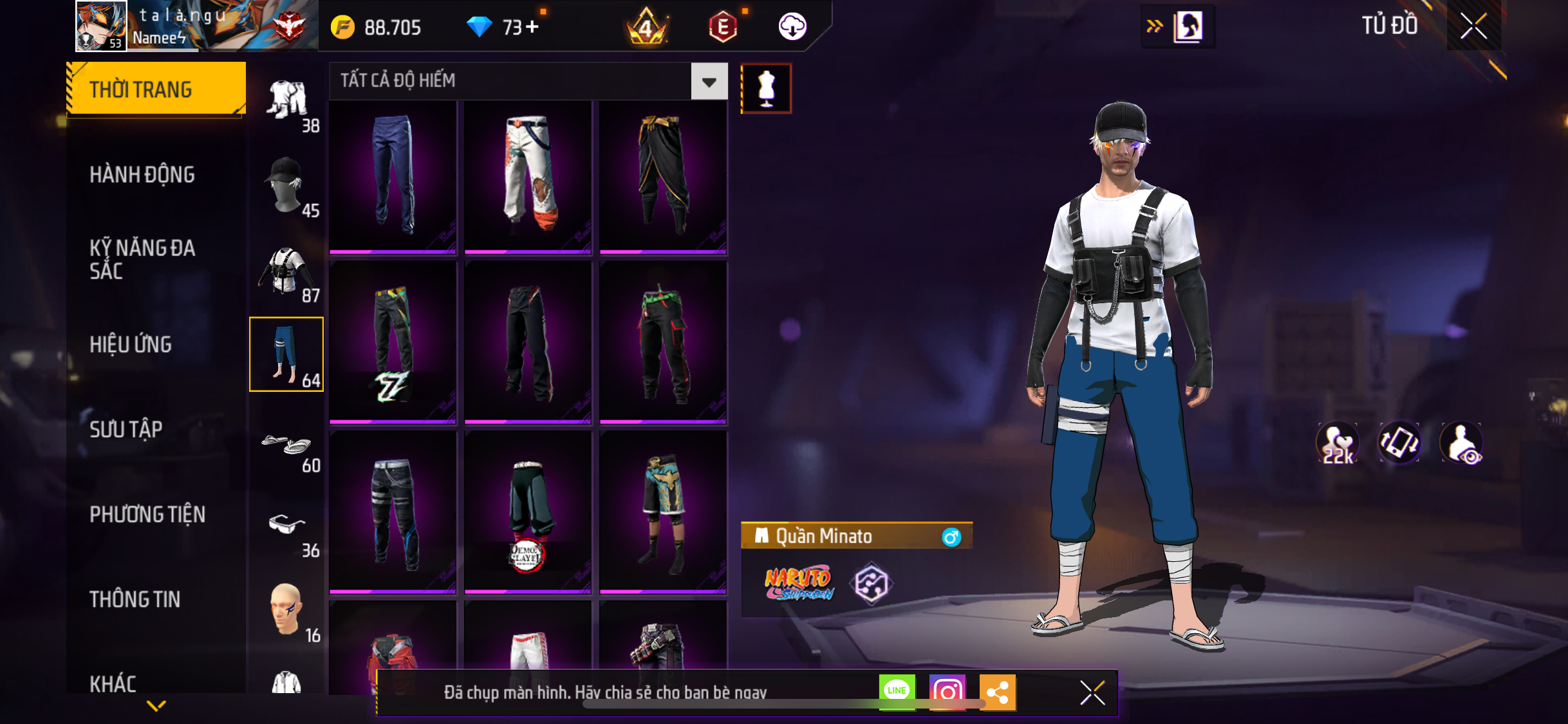Share the screenshot via Instagram
The height and width of the screenshot is (724, 1568).
pyautogui.click(x=947, y=692)
